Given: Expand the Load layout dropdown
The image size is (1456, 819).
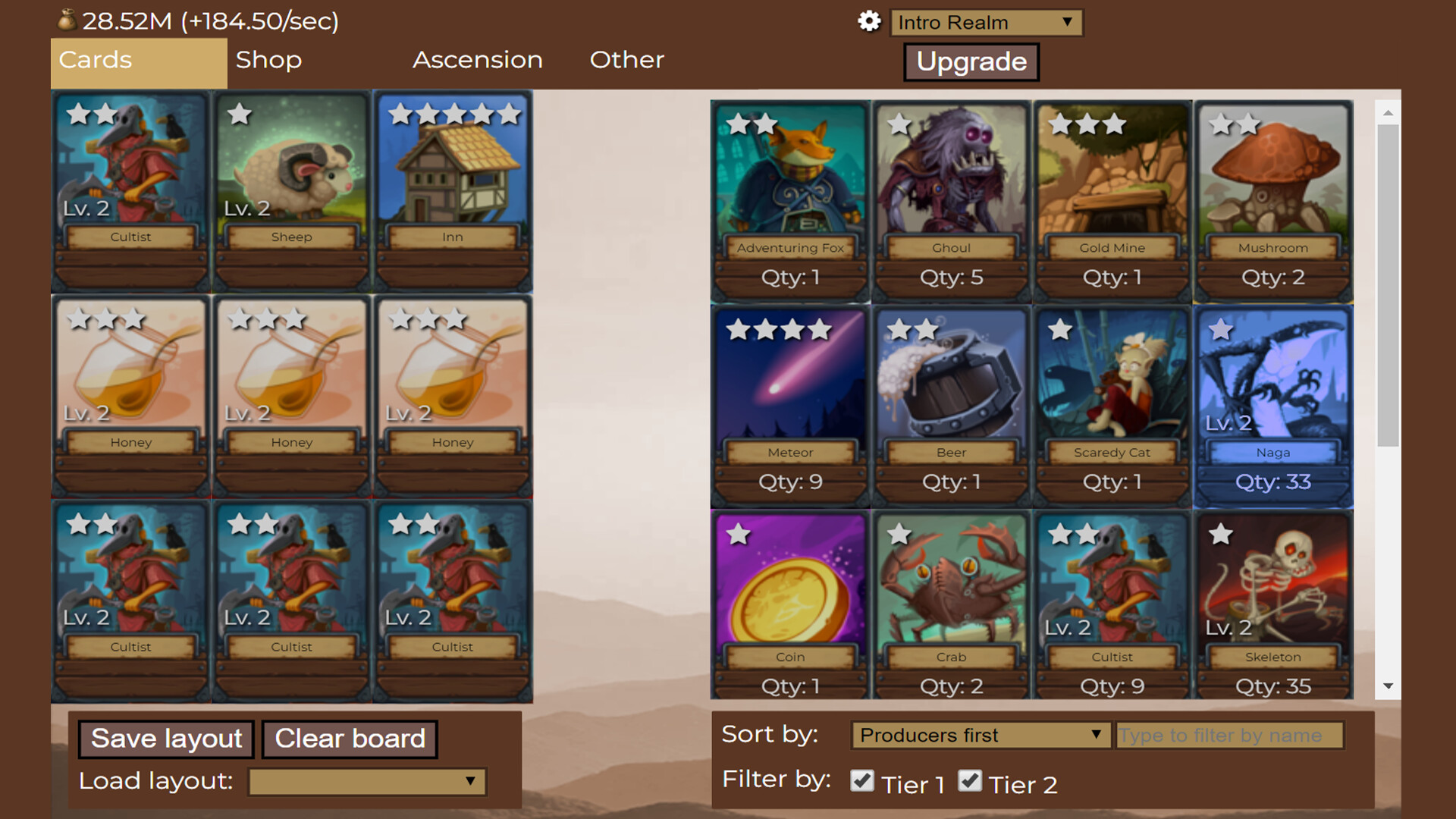Looking at the screenshot, I should pyautogui.click(x=366, y=782).
